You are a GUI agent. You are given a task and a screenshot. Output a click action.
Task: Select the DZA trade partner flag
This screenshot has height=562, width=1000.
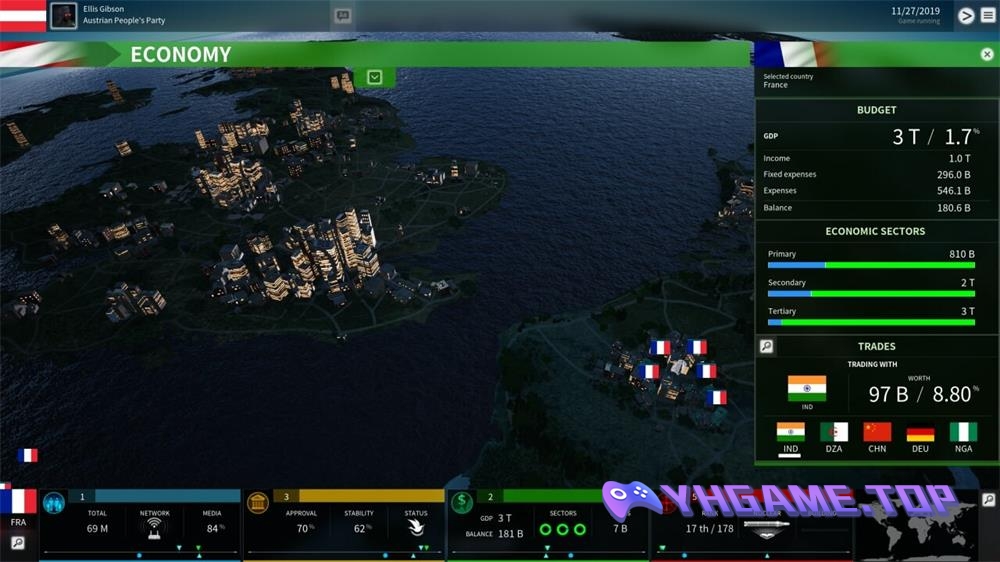tap(833, 433)
